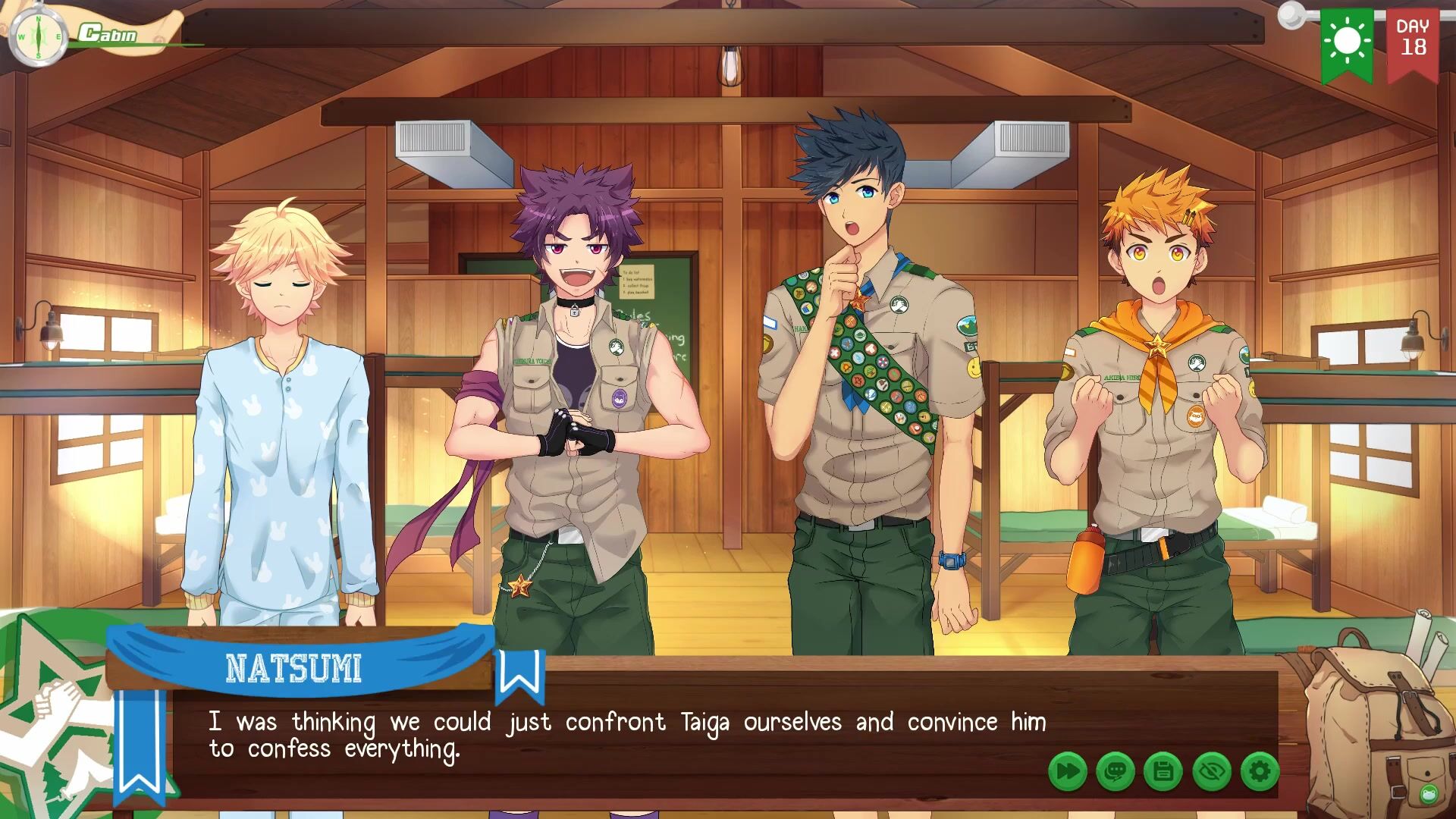The height and width of the screenshot is (819, 1456).
Task: Open the save game menu
Action: click(x=1163, y=772)
